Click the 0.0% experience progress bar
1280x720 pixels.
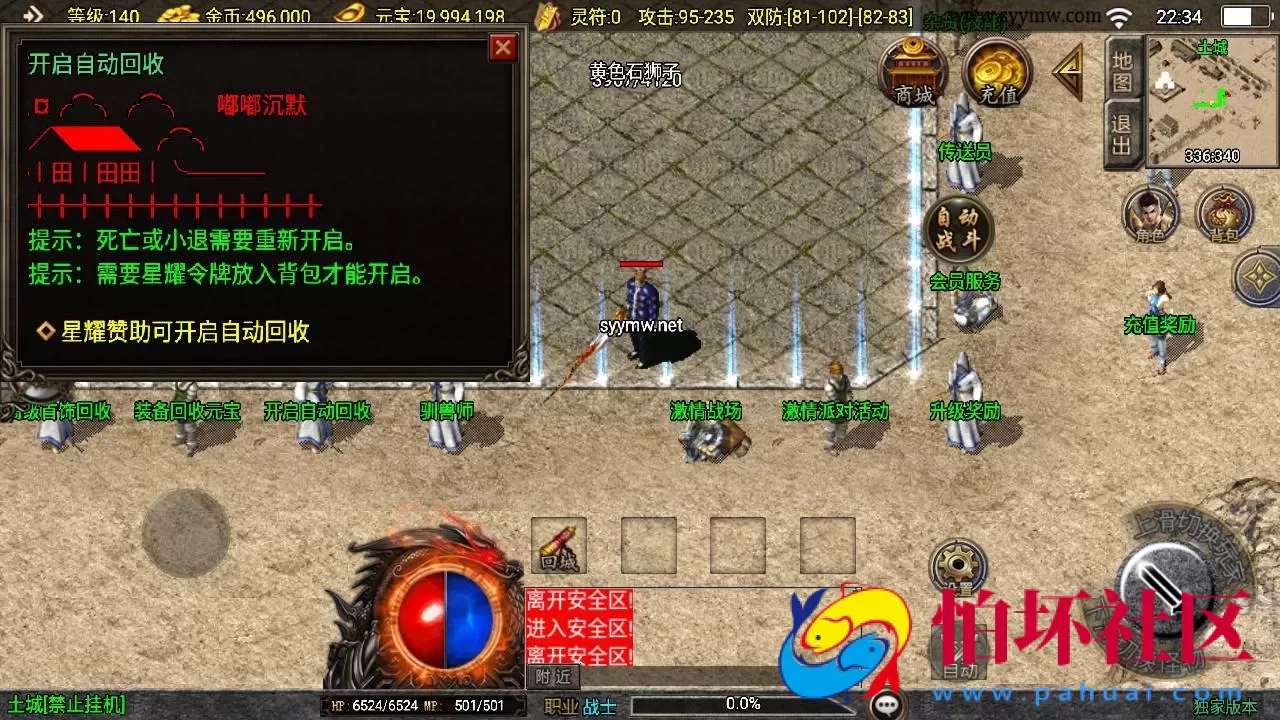[x=744, y=702]
